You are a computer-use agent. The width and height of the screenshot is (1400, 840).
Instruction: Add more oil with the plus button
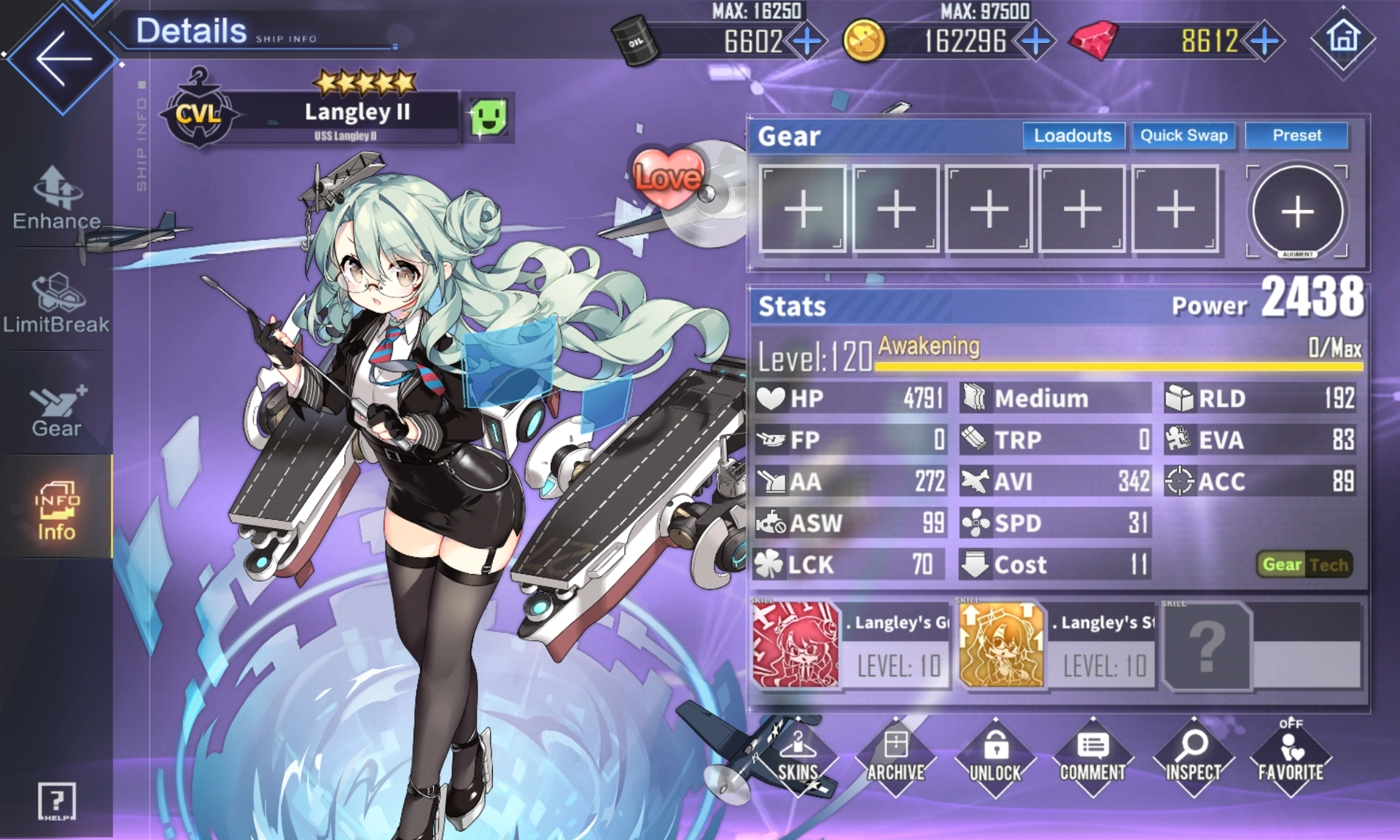tap(807, 42)
